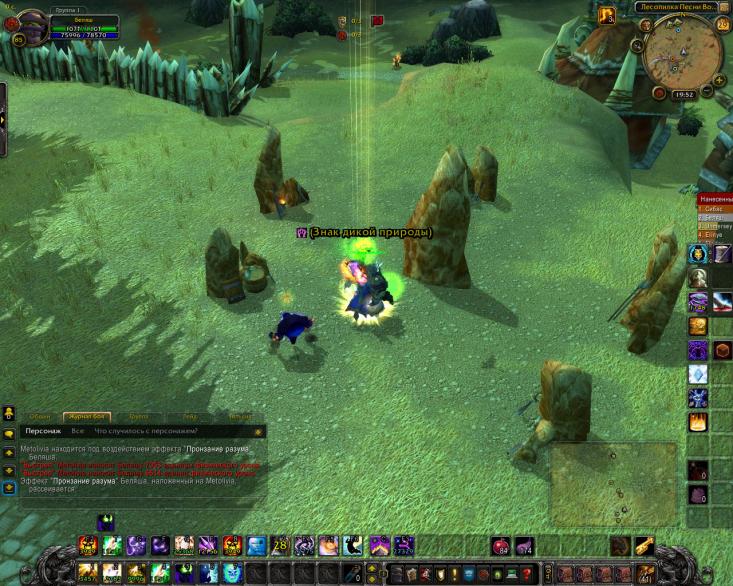Use the golden key action slot
The height and width of the screenshot is (586, 733).
click(644, 546)
